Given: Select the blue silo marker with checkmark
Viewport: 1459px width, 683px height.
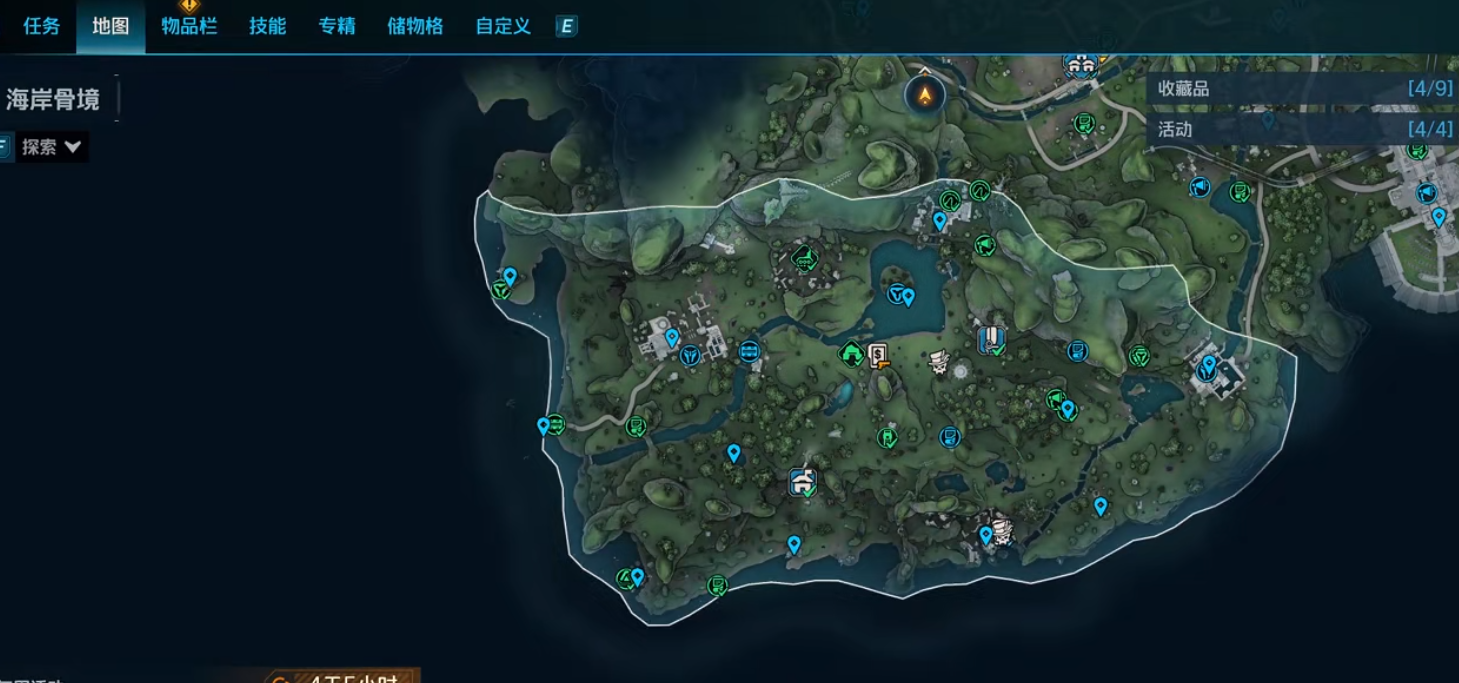Looking at the screenshot, I should coord(990,340).
